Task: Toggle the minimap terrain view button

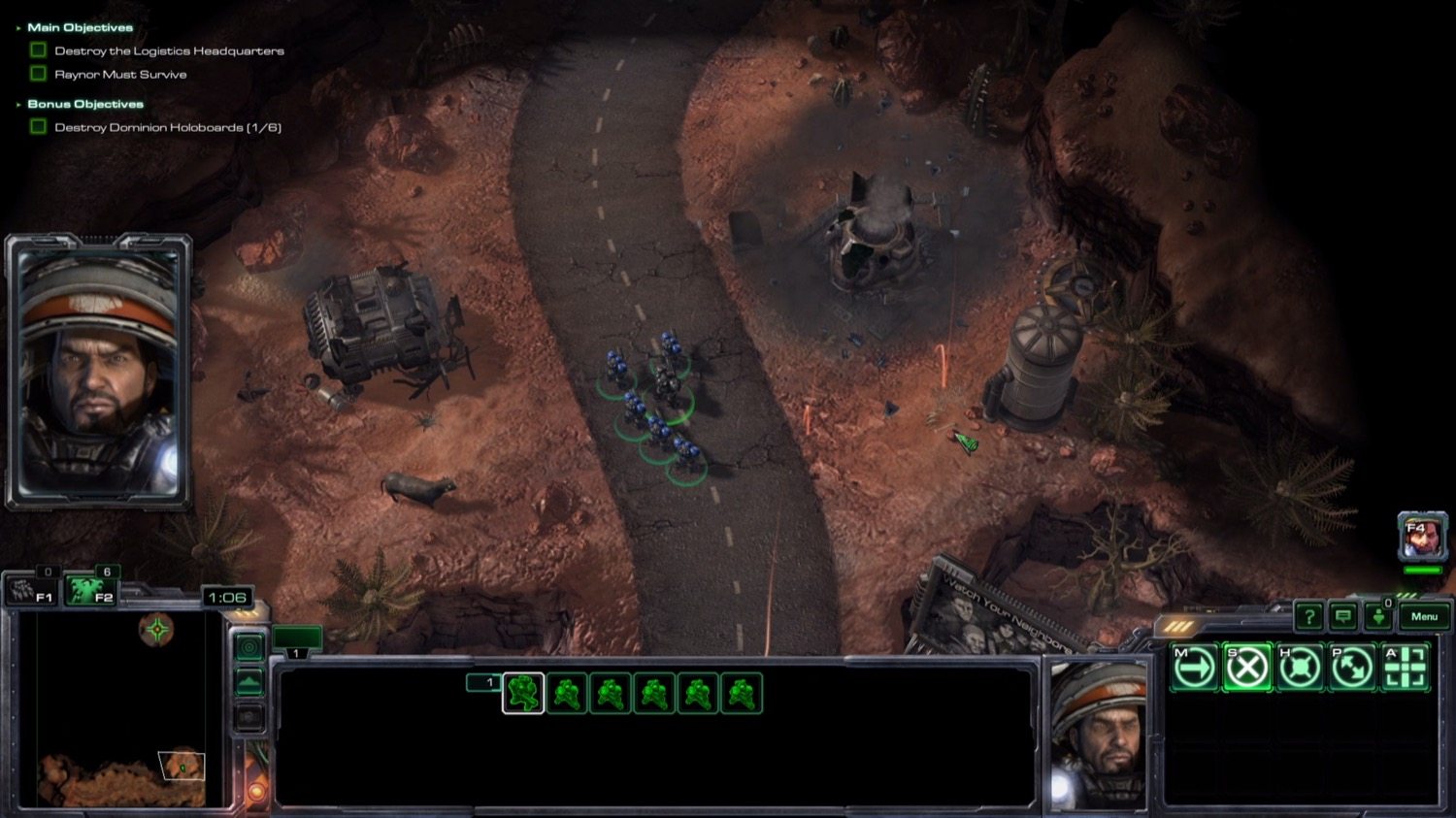Action: (249, 683)
